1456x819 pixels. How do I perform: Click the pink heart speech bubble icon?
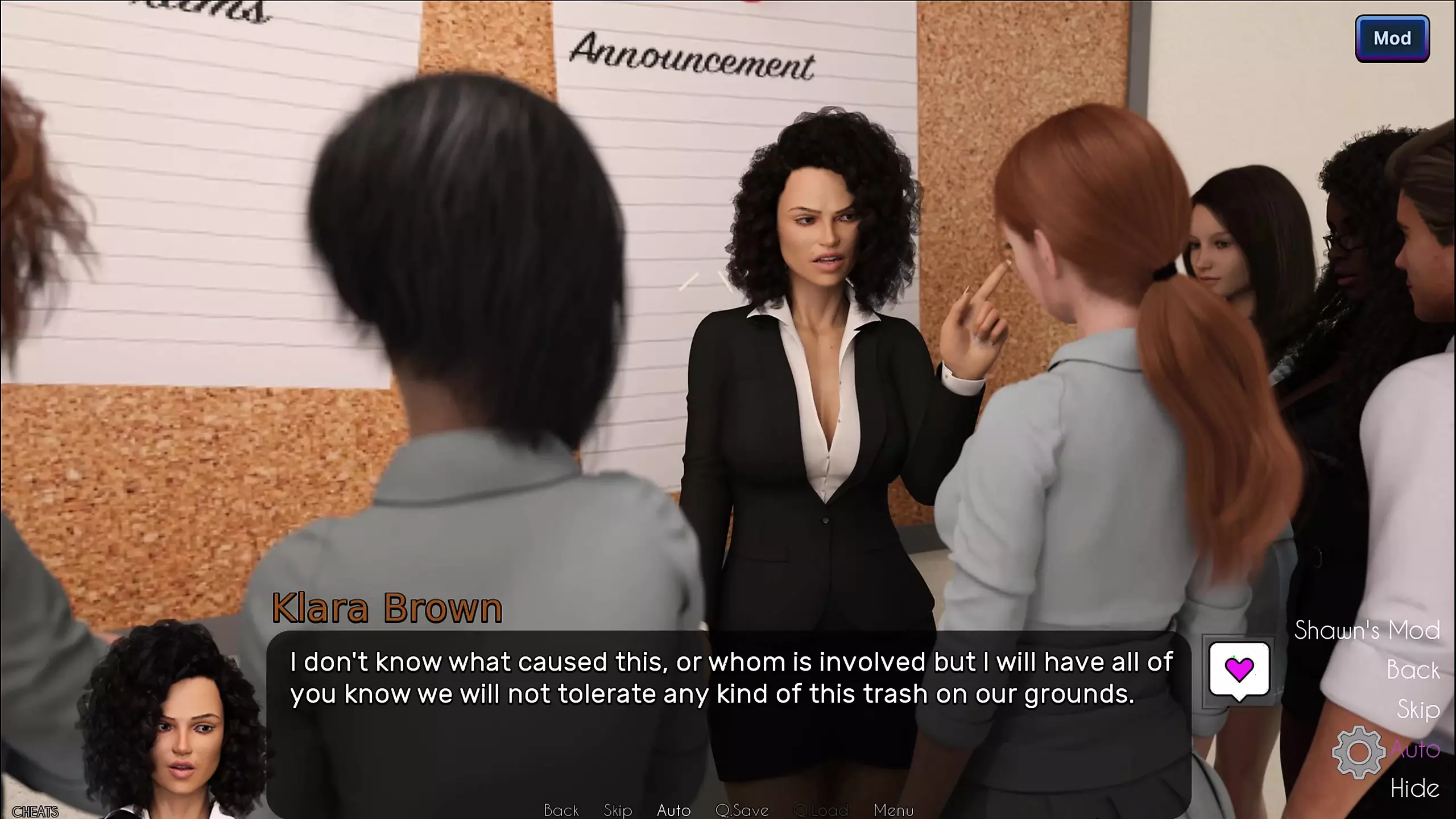[x=1239, y=670]
